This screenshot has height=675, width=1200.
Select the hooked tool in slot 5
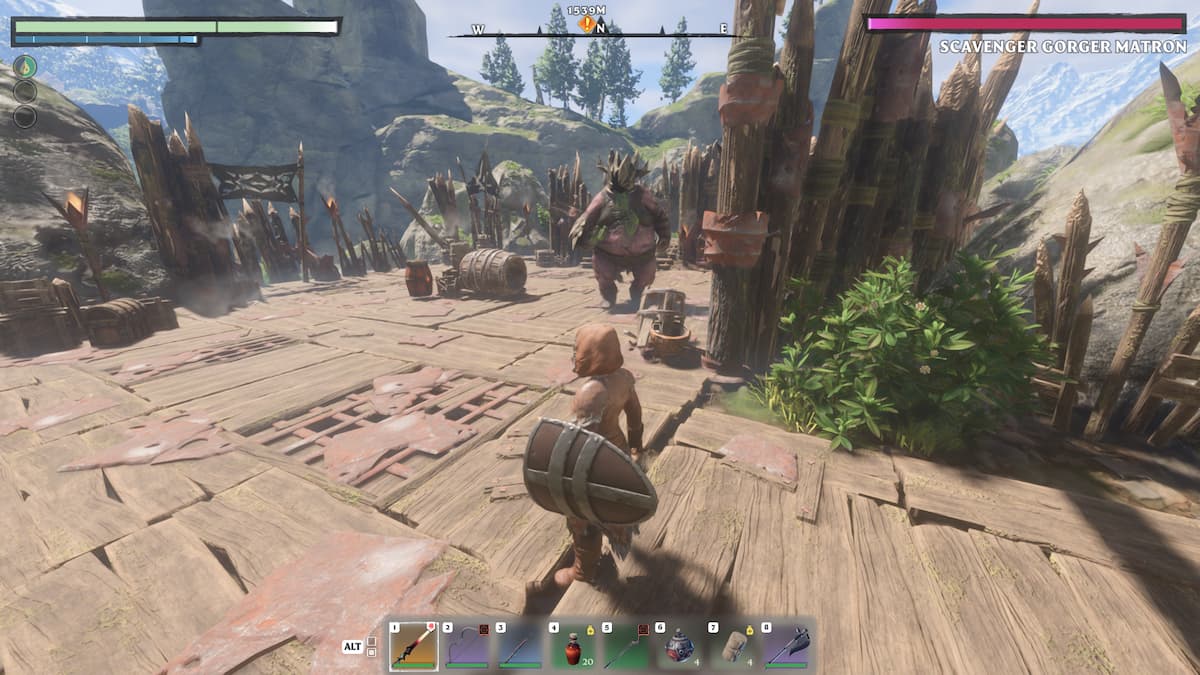tap(626, 646)
